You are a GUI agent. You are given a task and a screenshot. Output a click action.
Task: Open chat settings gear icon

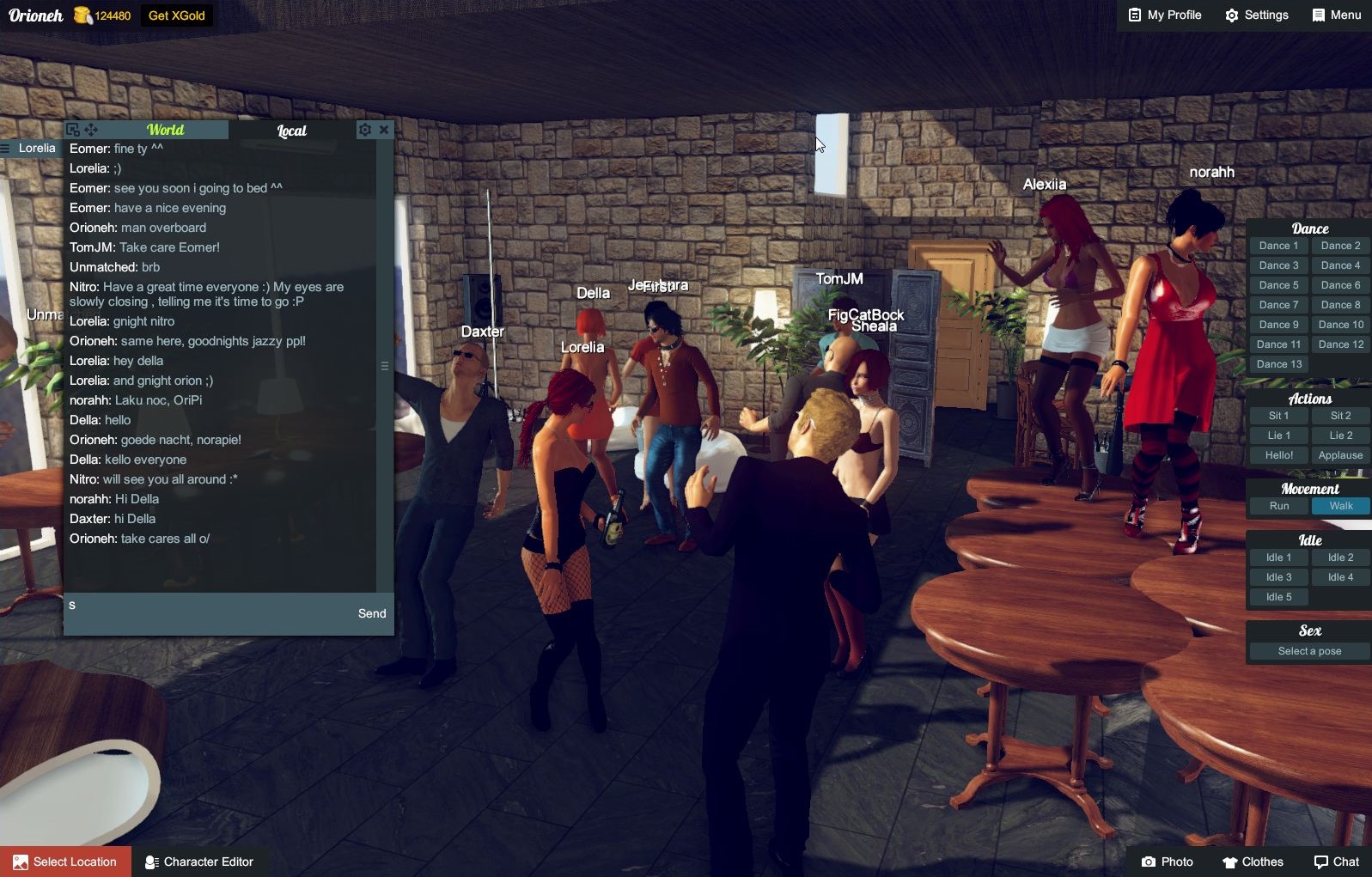pos(365,130)
